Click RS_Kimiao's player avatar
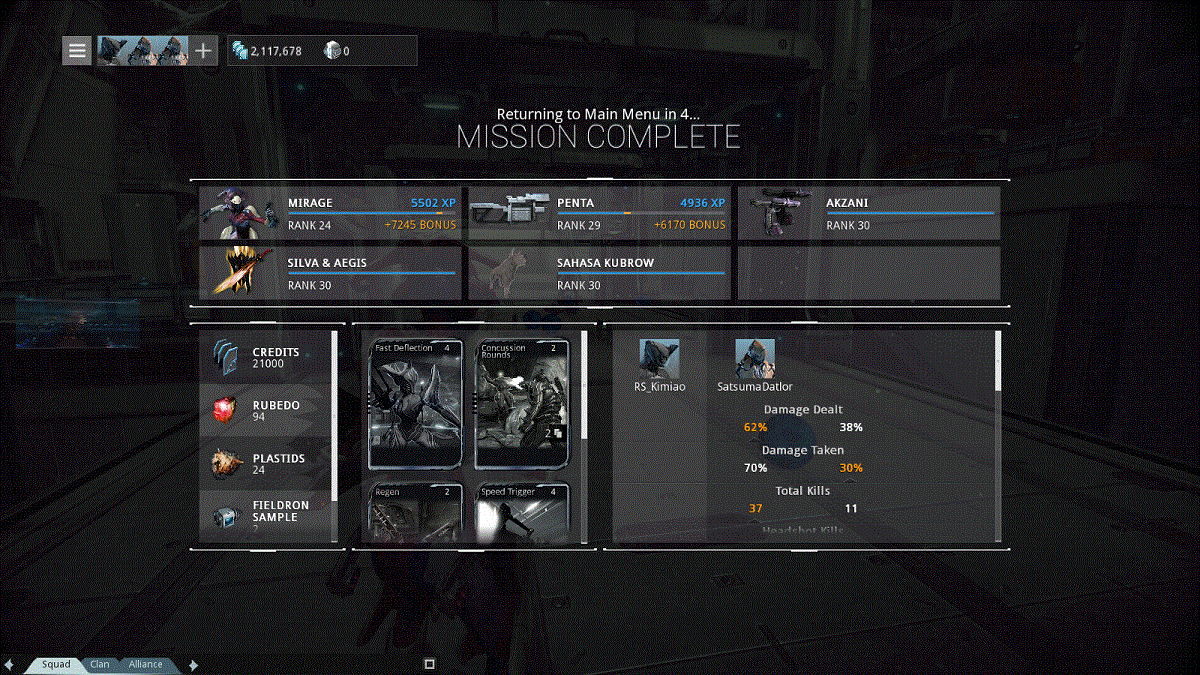The image size is (1200, 675). tap(659, 358)
